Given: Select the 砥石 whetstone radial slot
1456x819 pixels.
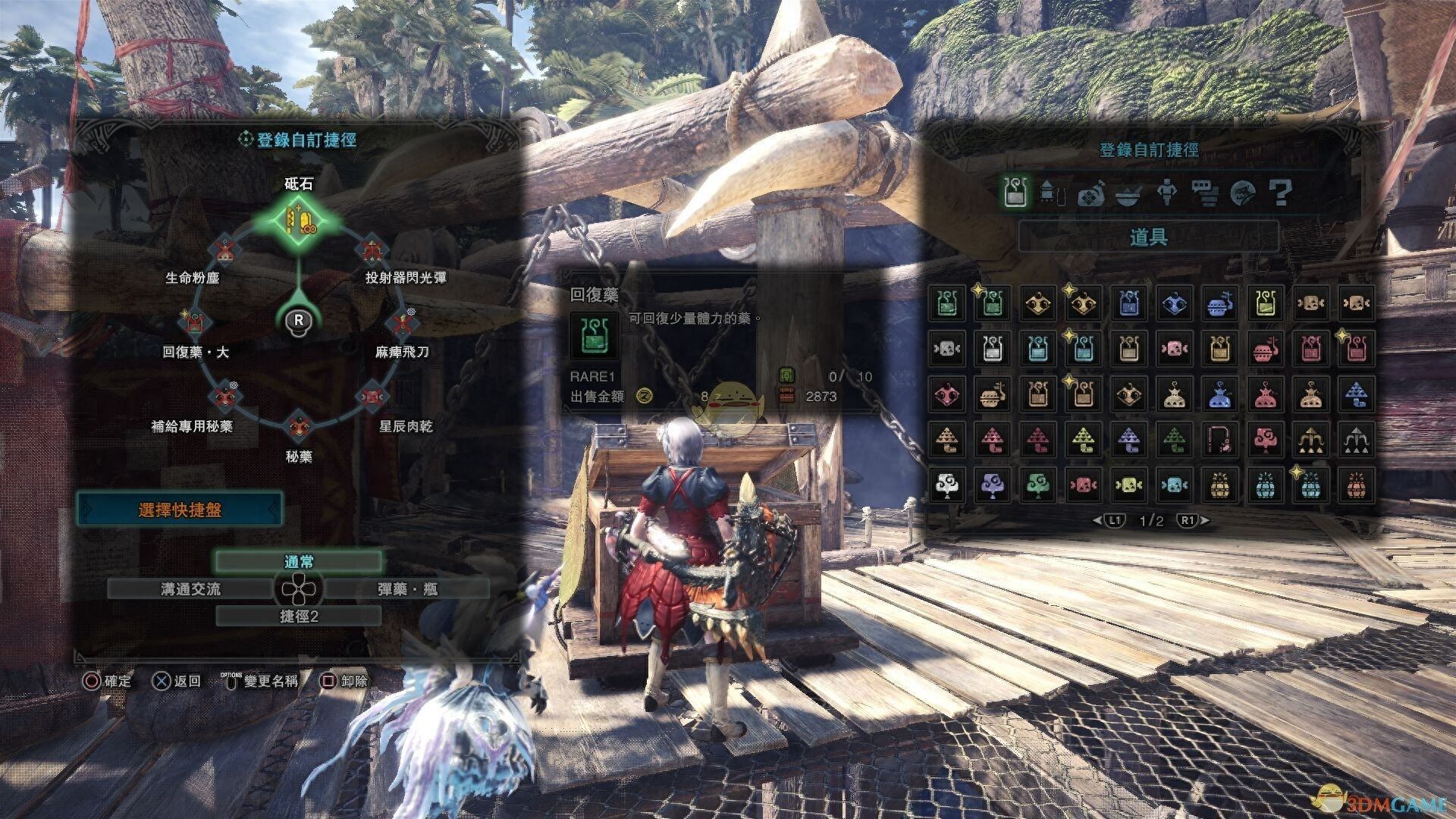Looking at the screenshot, I should [299, 220].
